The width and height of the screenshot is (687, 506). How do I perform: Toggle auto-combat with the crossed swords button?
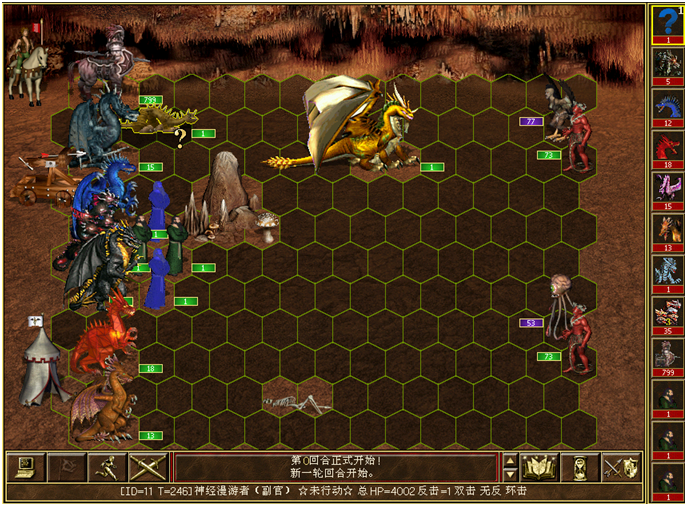pyautogui.click(x=146, y=467)
